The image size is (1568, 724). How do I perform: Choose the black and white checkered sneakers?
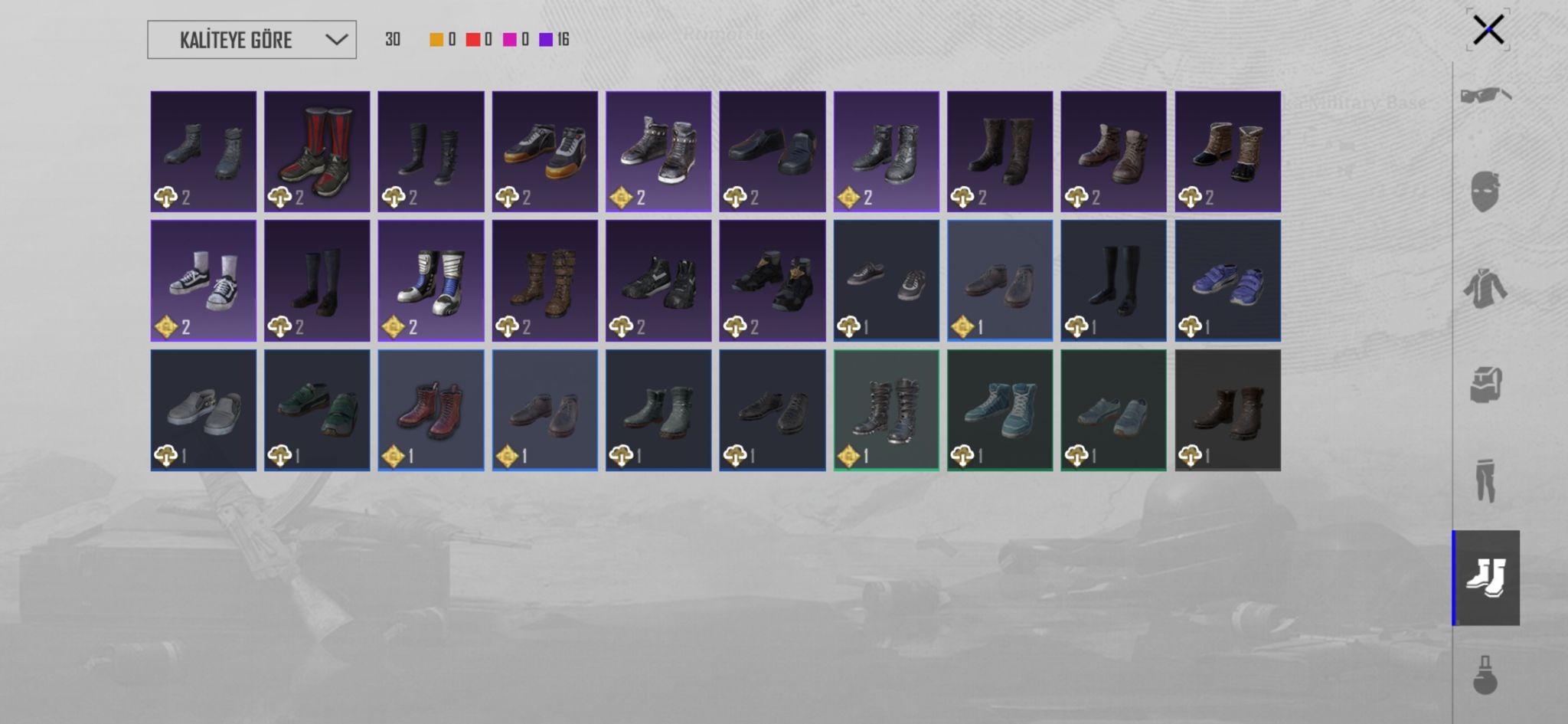click(204, 280)
